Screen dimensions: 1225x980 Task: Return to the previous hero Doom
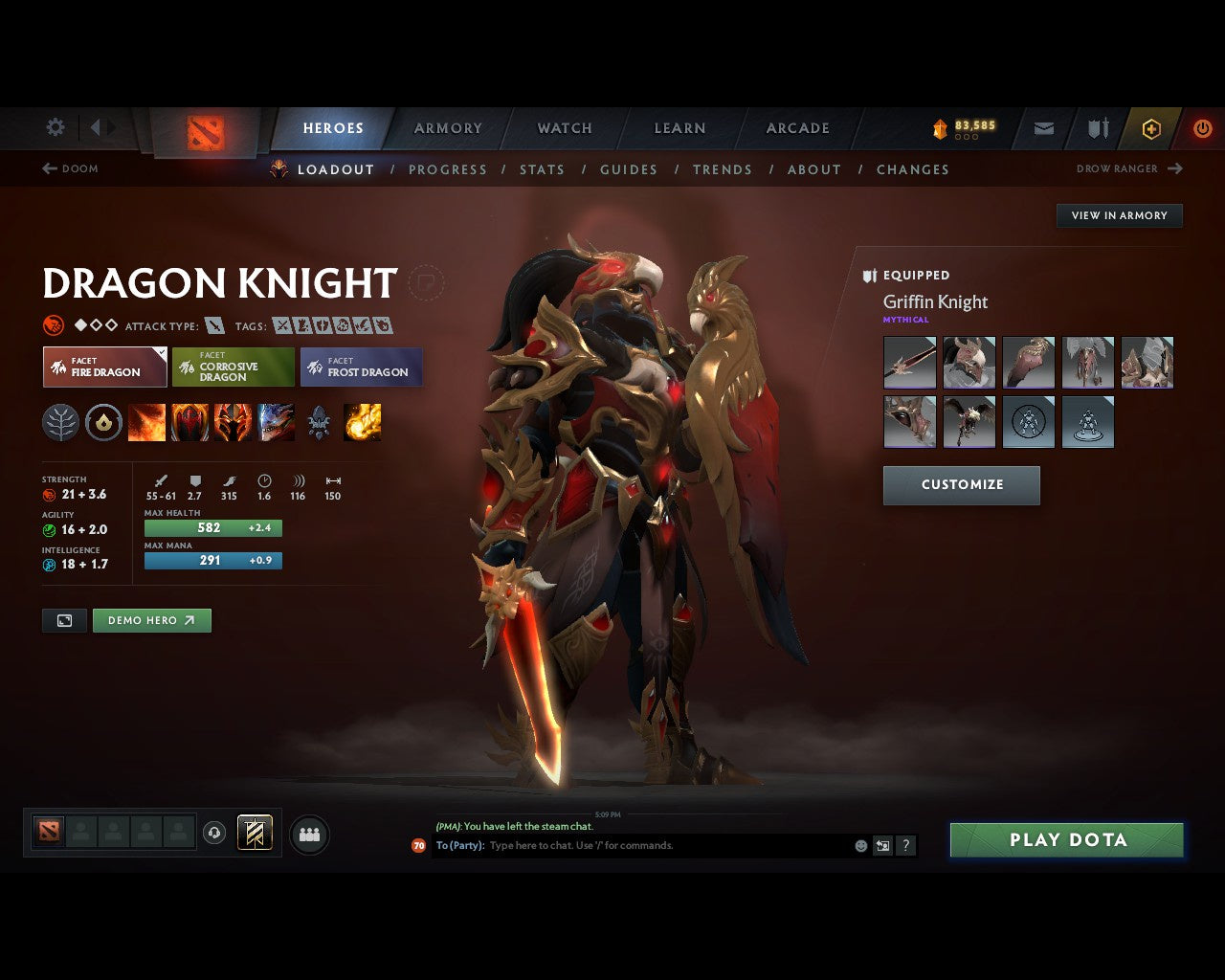click(71, 168)
